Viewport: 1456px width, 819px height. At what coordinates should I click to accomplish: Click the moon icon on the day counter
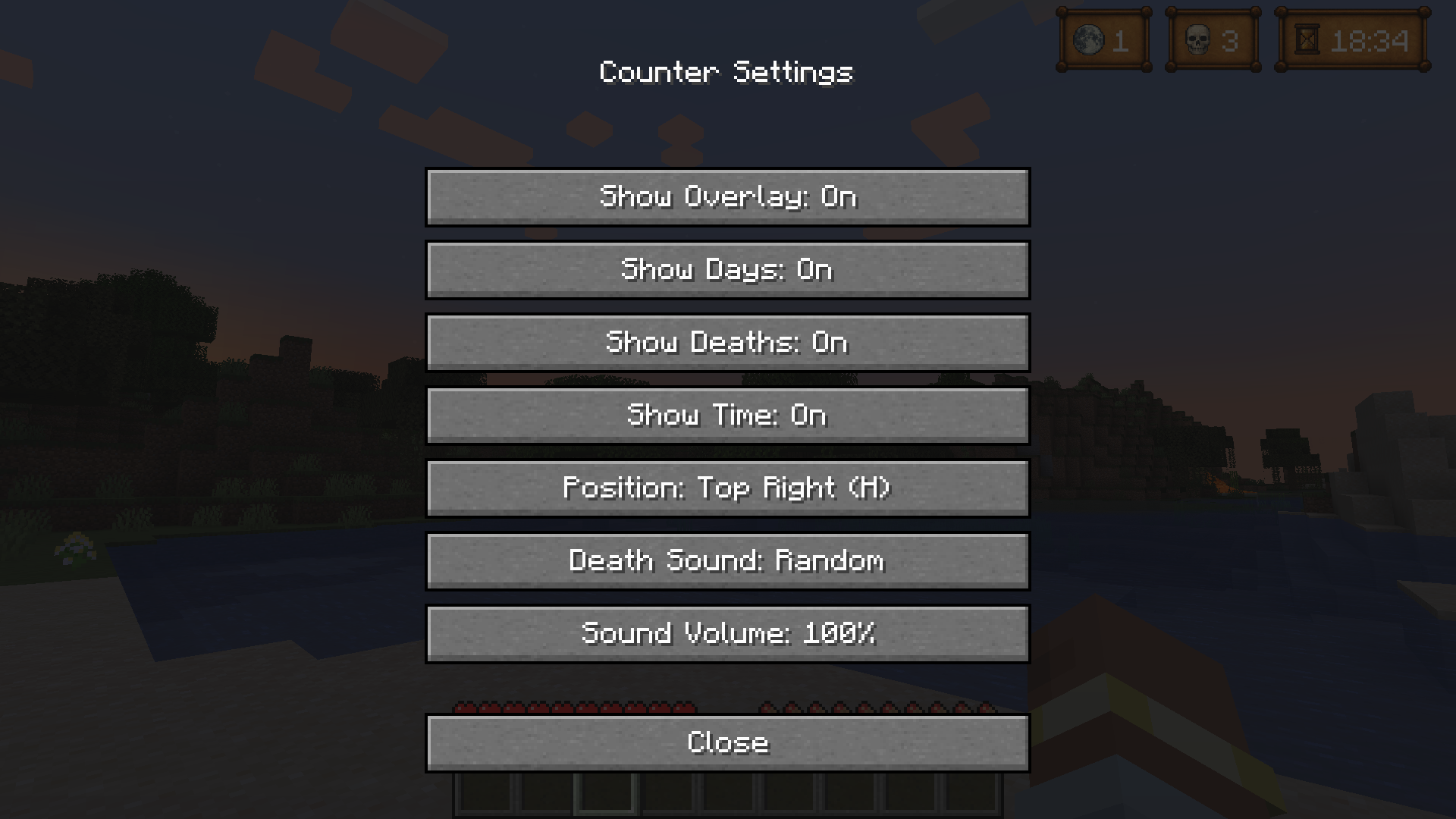(x=1090, y=39)
